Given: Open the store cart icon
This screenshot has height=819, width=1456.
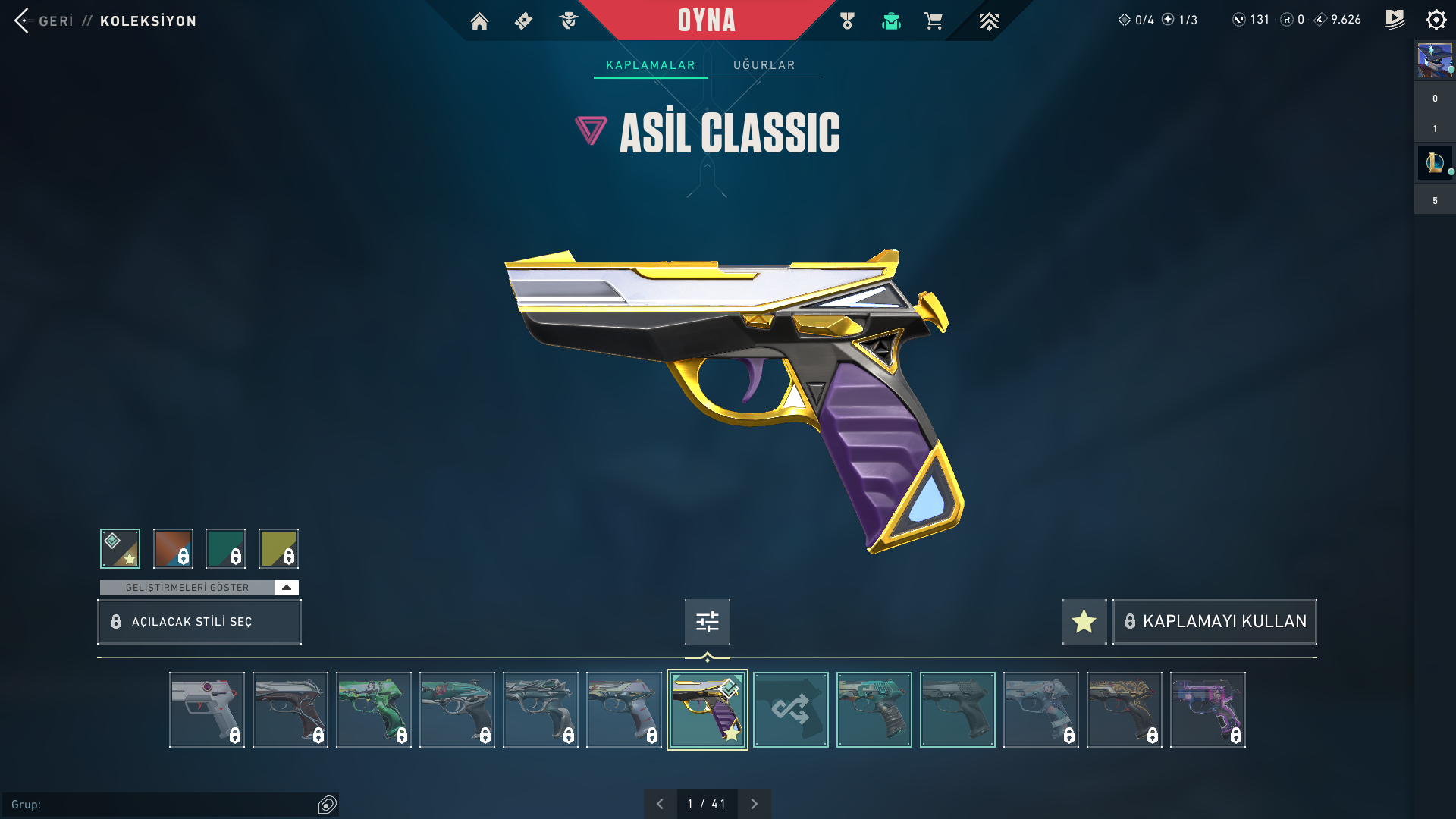Looking at the screenshot, I should (933, 21).
